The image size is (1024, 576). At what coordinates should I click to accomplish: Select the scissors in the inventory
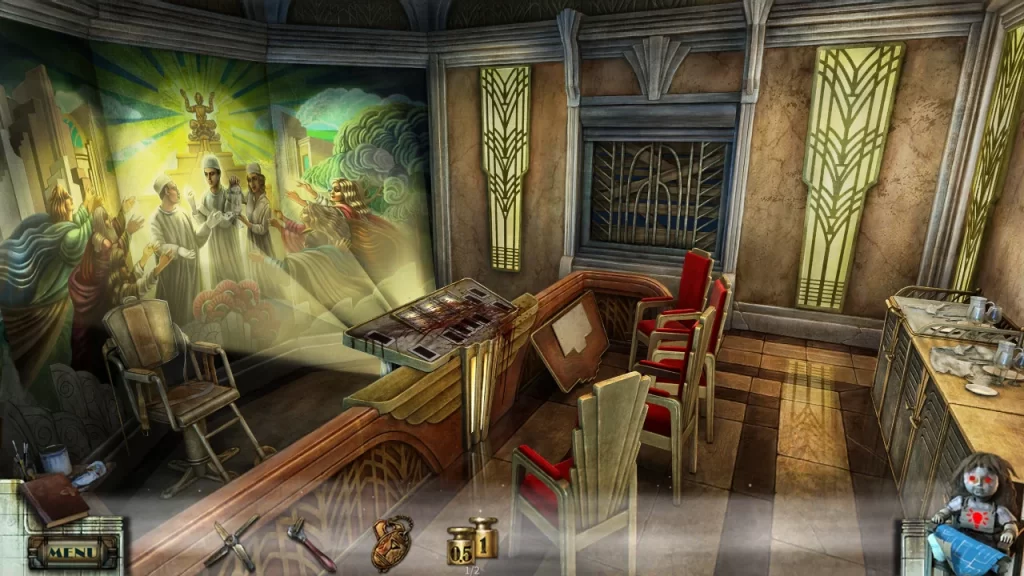pyautogui.click(x=232, y=541)
